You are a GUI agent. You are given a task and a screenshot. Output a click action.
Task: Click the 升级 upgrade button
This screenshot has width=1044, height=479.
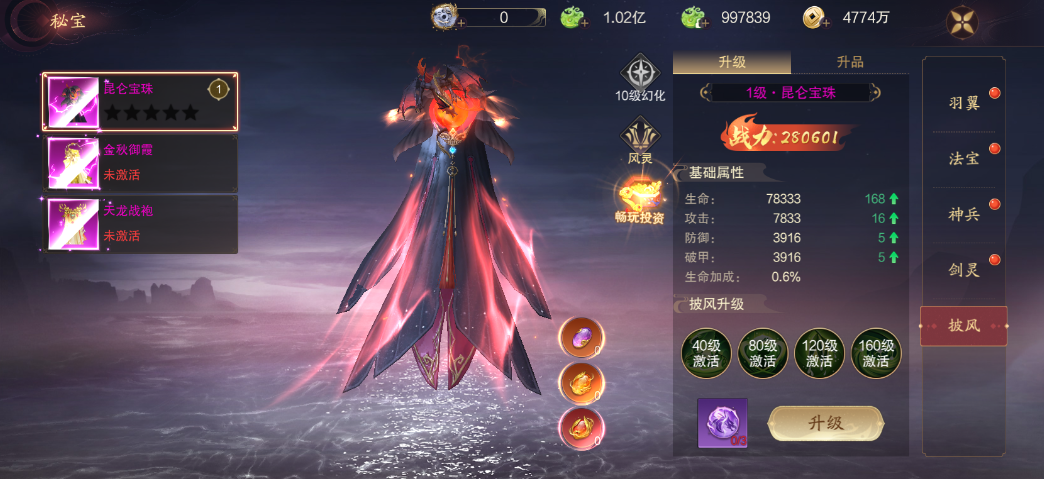[825, 423]
